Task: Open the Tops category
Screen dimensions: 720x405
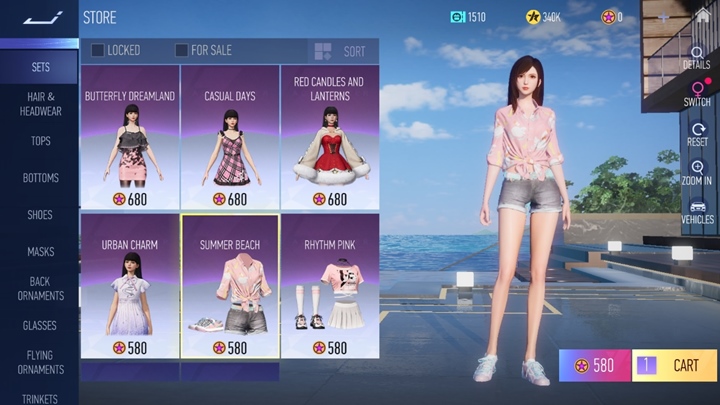Action: click(40, 141)
